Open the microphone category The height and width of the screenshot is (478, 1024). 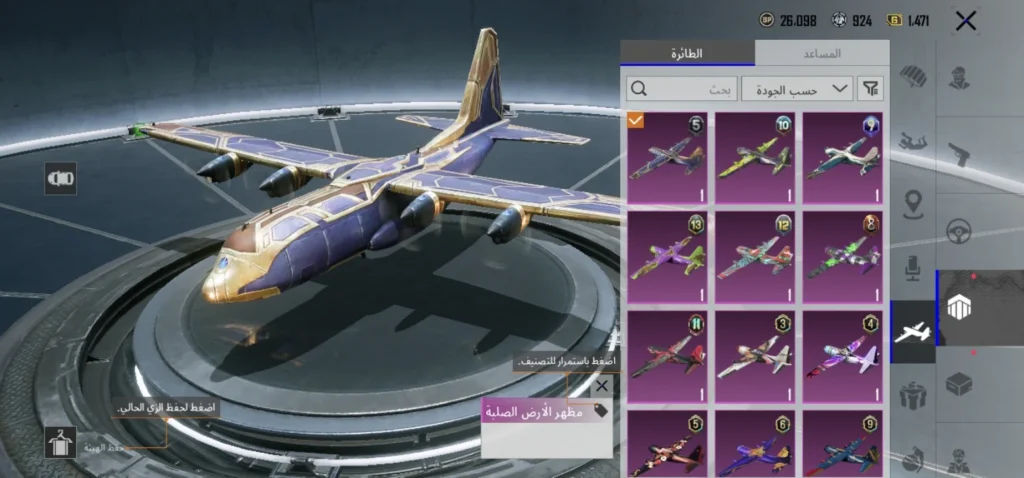click(x=912, y=268)
